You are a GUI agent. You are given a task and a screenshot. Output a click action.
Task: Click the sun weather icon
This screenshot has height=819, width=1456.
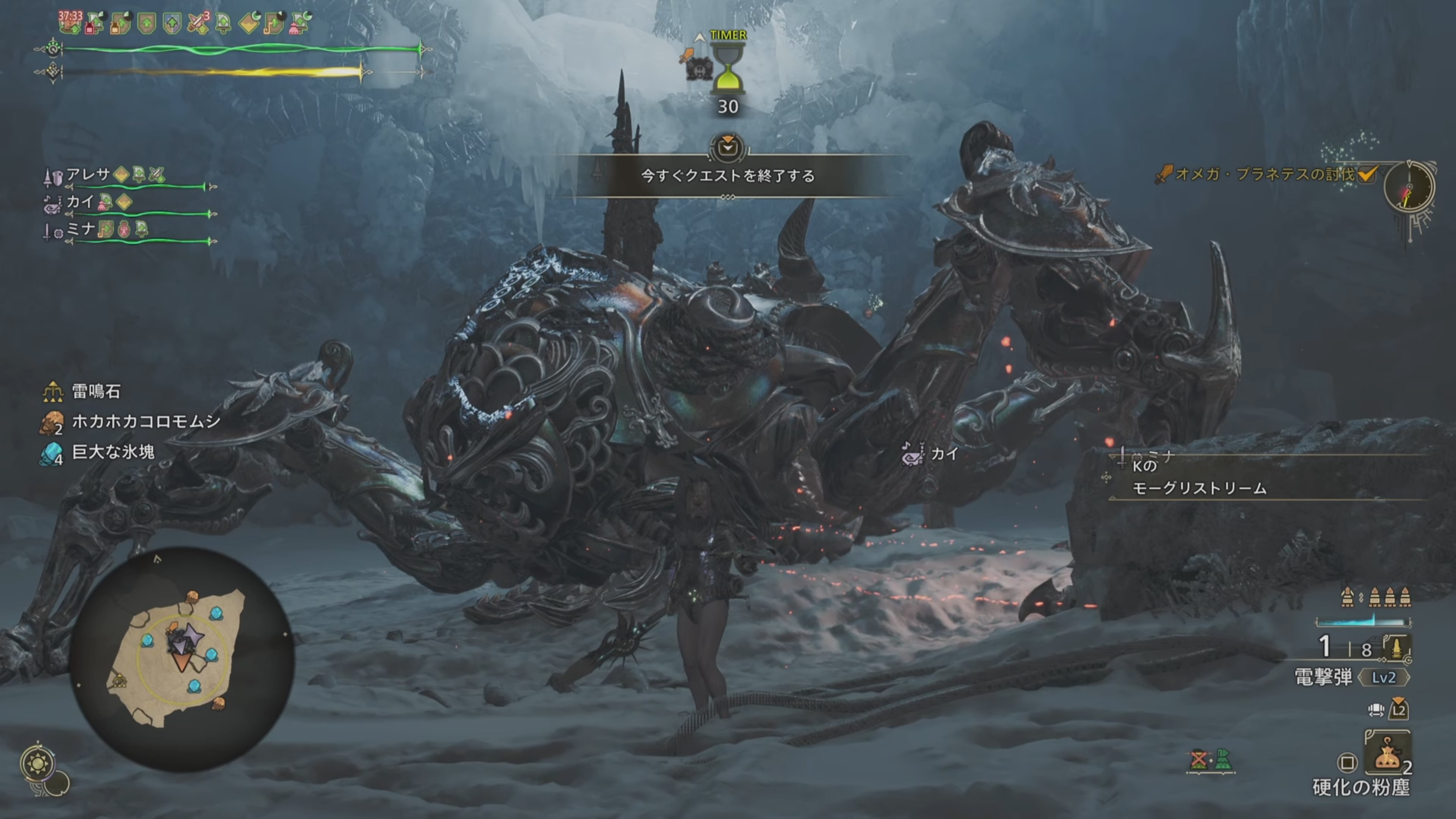[38, 764]
